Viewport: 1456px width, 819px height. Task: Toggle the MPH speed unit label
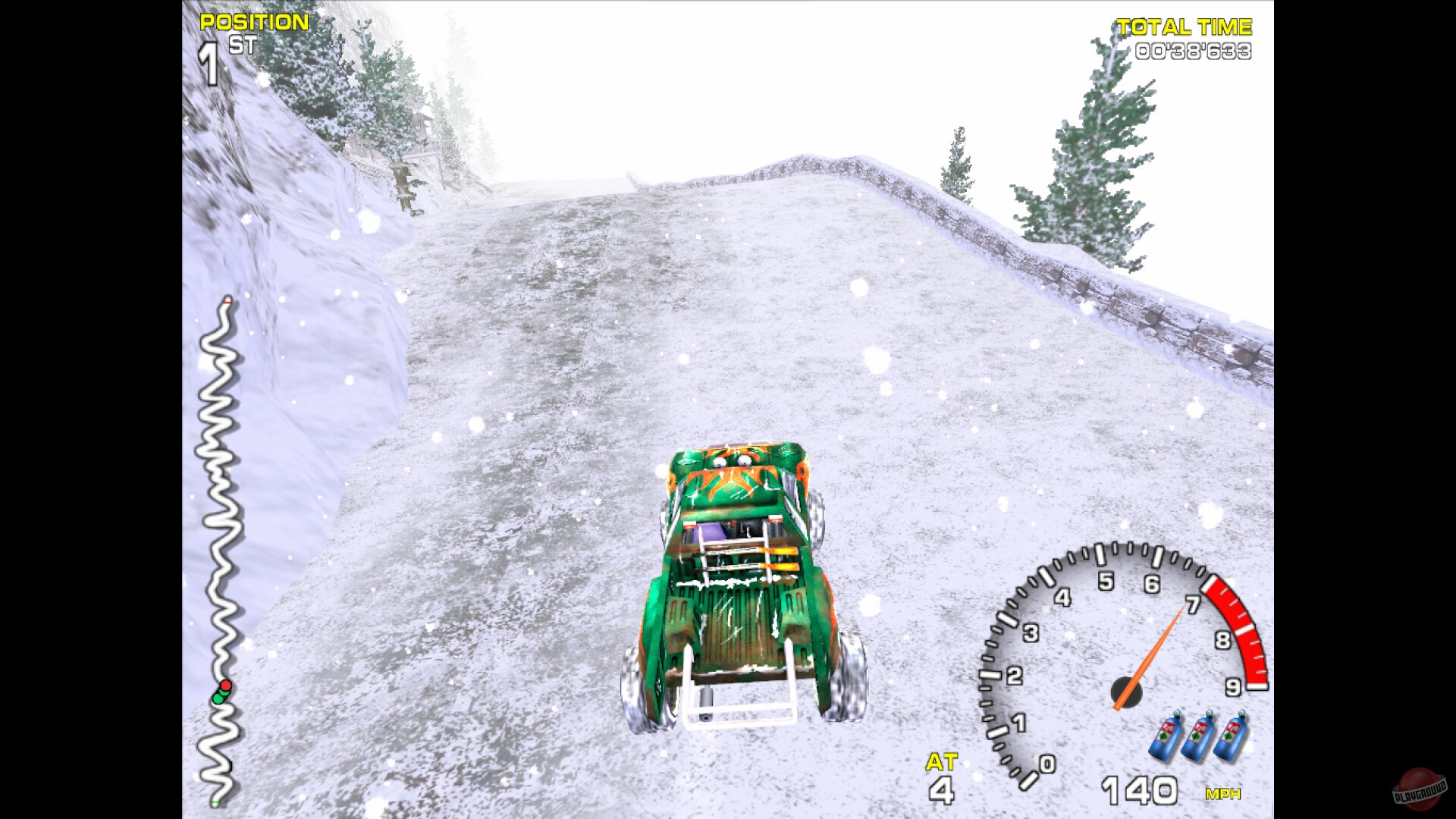[1224, 795]
